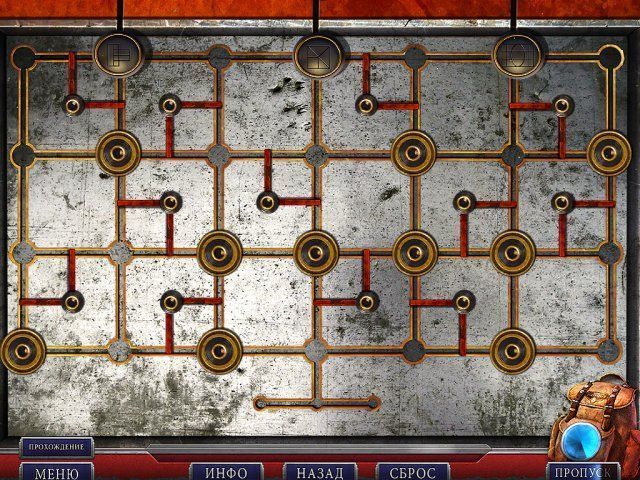This screenshot has height=480, width=640.
Task: Open the МЕНЮ menu
Action: (x=56, y=471)
